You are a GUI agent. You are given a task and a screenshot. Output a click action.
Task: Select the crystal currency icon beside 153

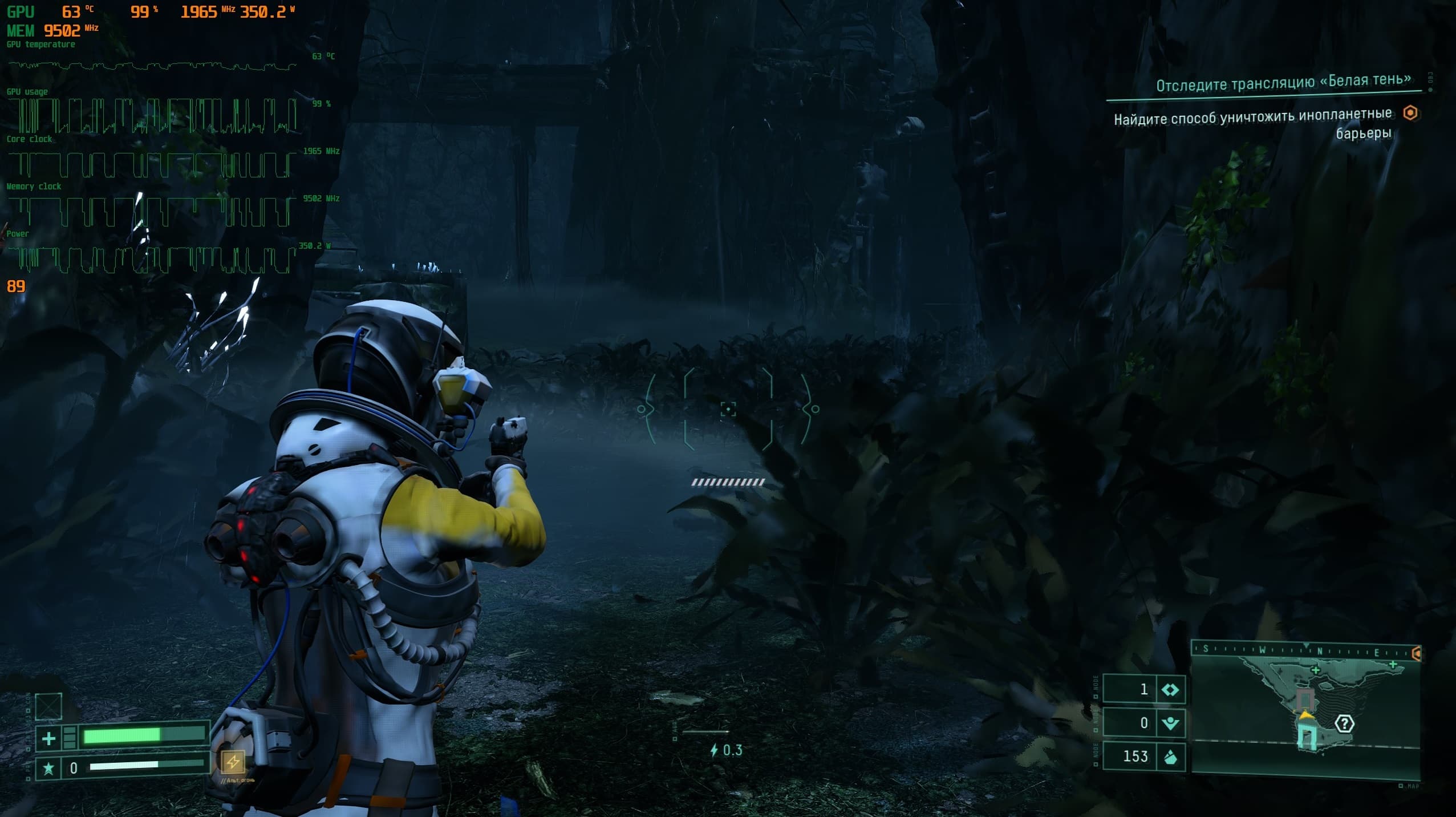[1170, 757]
